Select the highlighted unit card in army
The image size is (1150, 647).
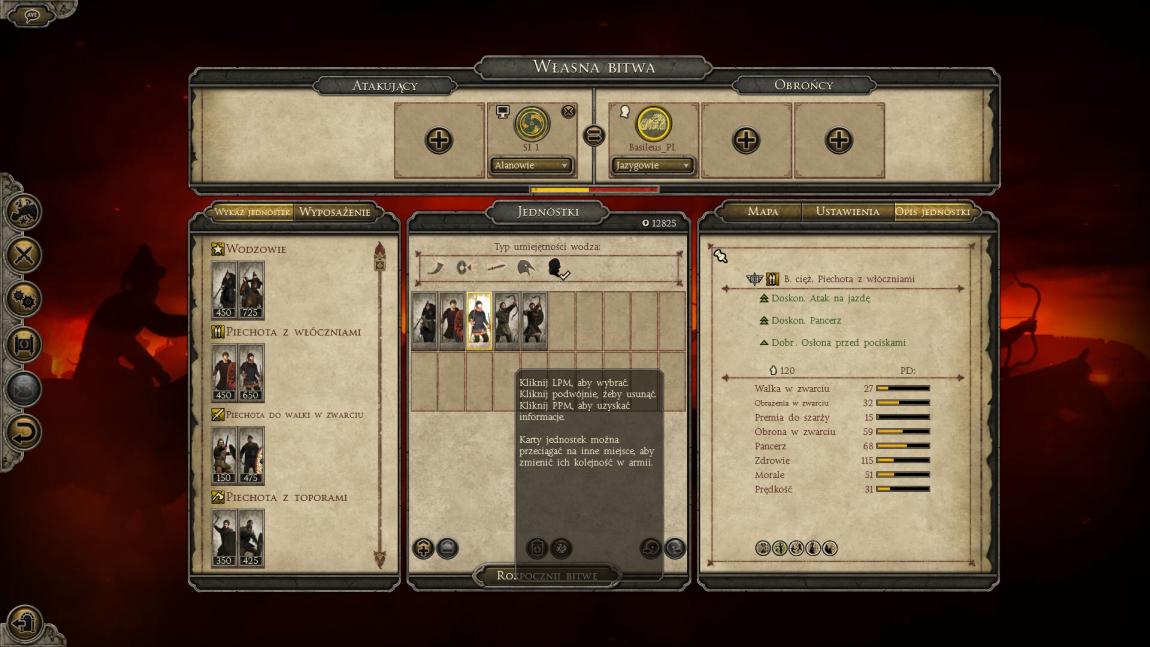tap(479, 320)
